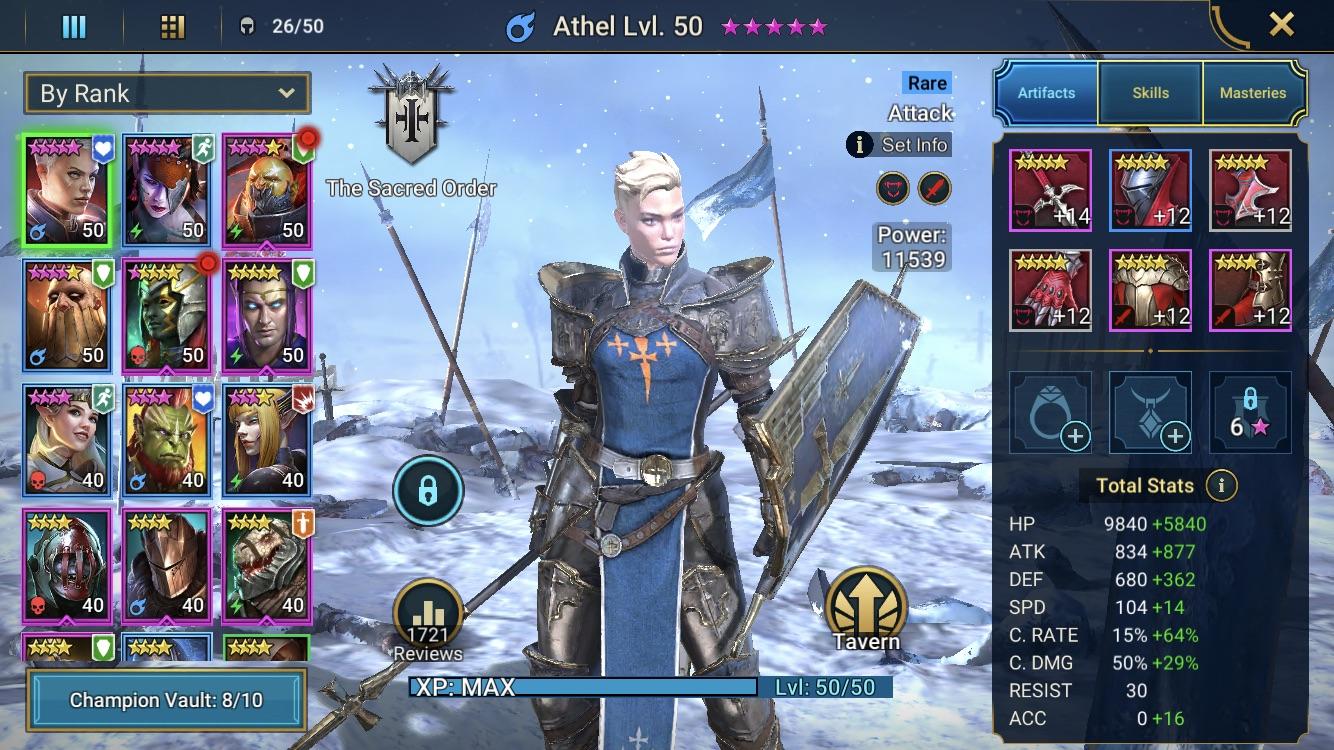Show Total Stats info
This screenshot has height=750, width=1334.
[1219, 486]
